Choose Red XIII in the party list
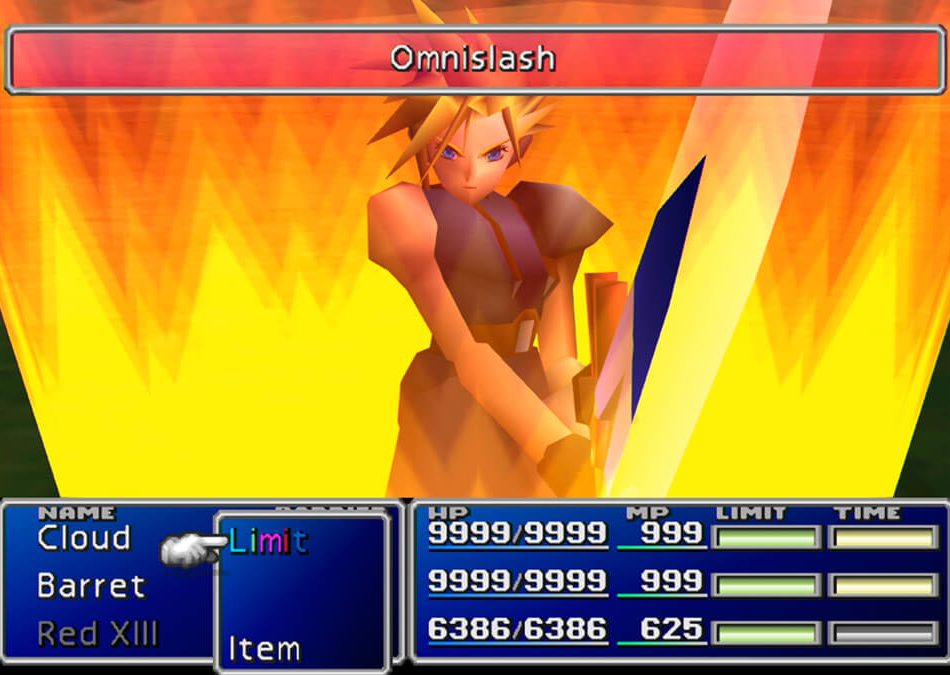The width and height of the screenshot is (950, 675). coord(98,633)
